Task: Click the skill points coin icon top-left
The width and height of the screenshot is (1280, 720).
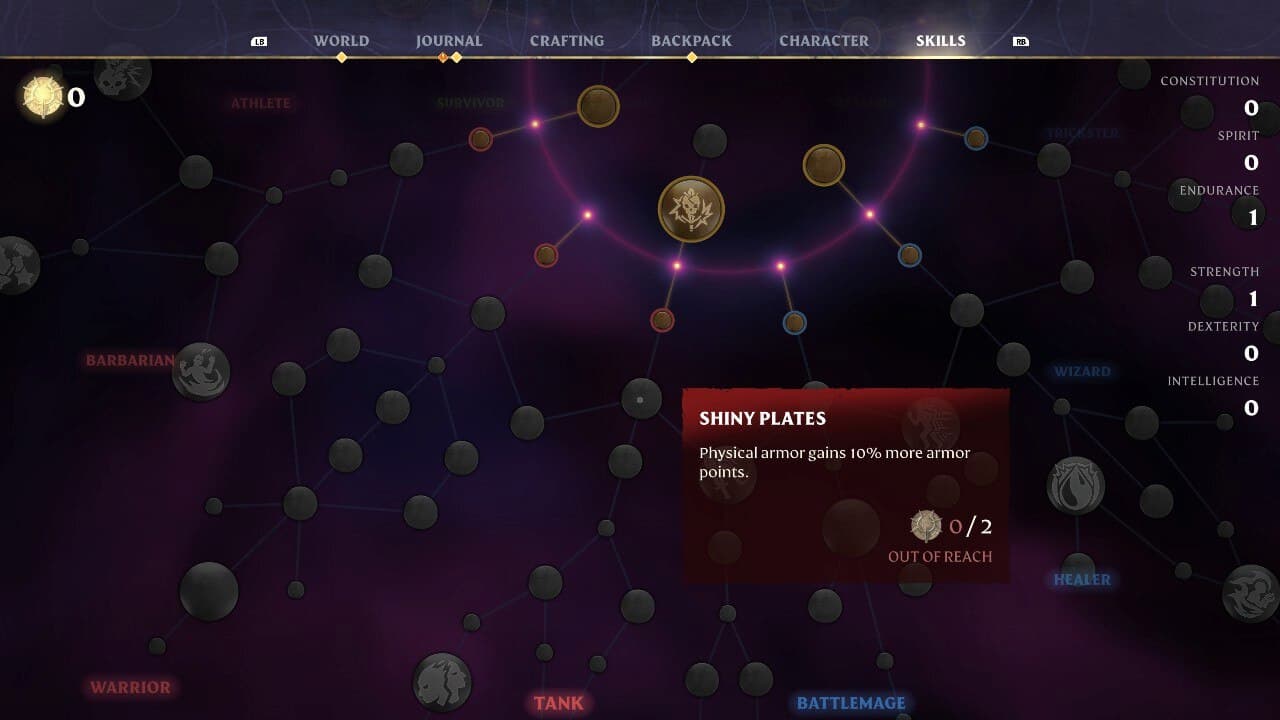Action: pos(42,95)
